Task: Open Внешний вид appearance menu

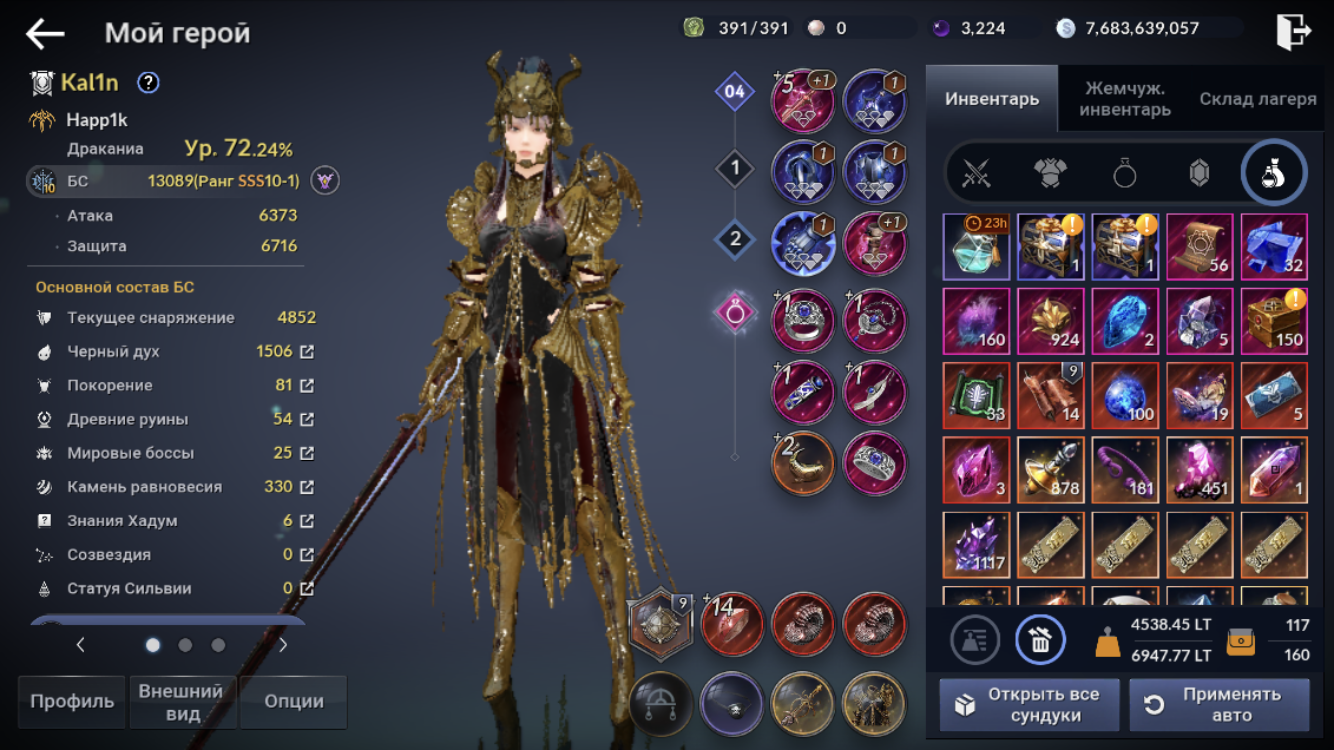Action: point(181,701)
